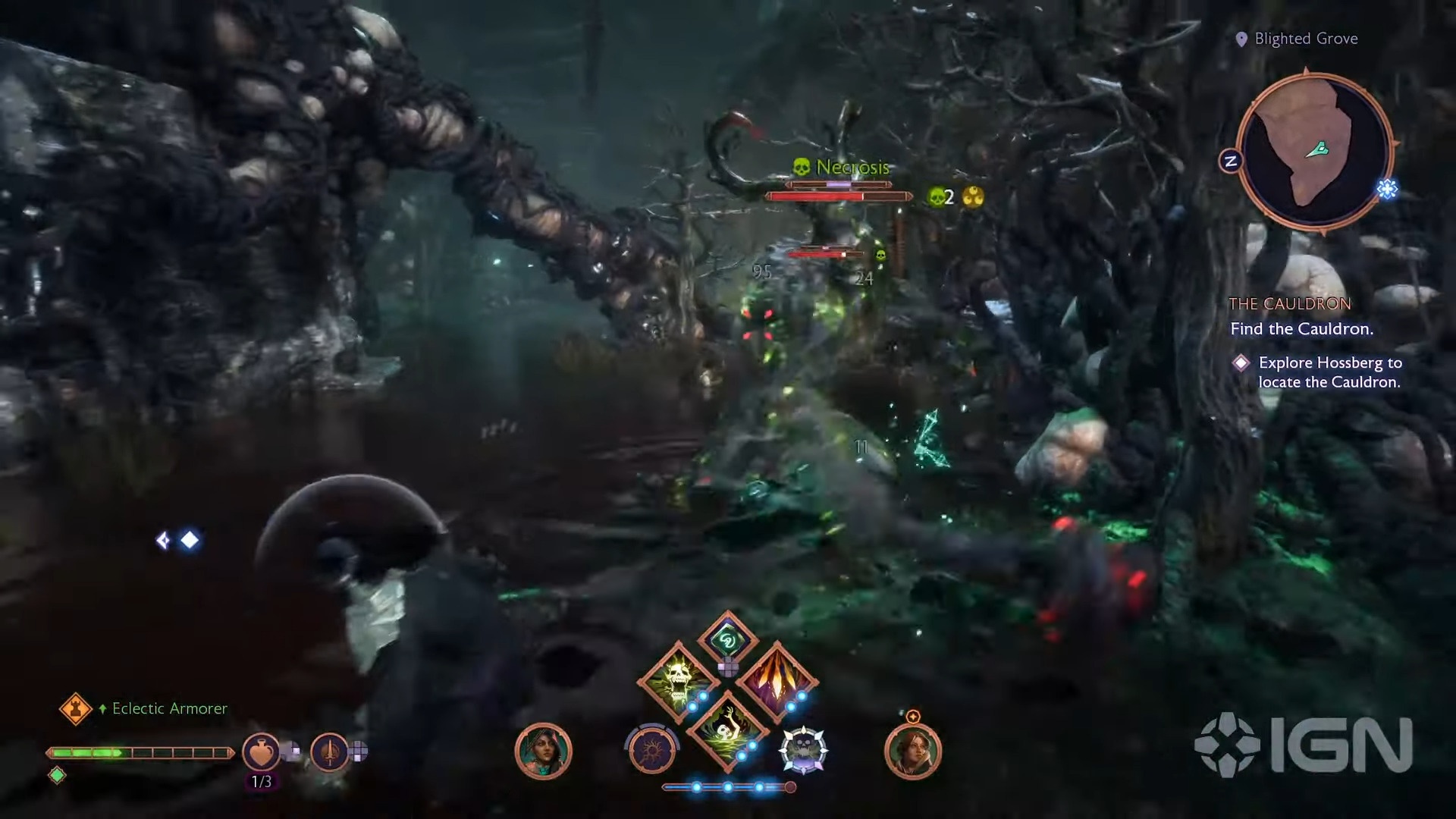Use the drowning figure green ability
This screenshot has height=819, width=1456.
pyautogui.click(x=727, y=730)
